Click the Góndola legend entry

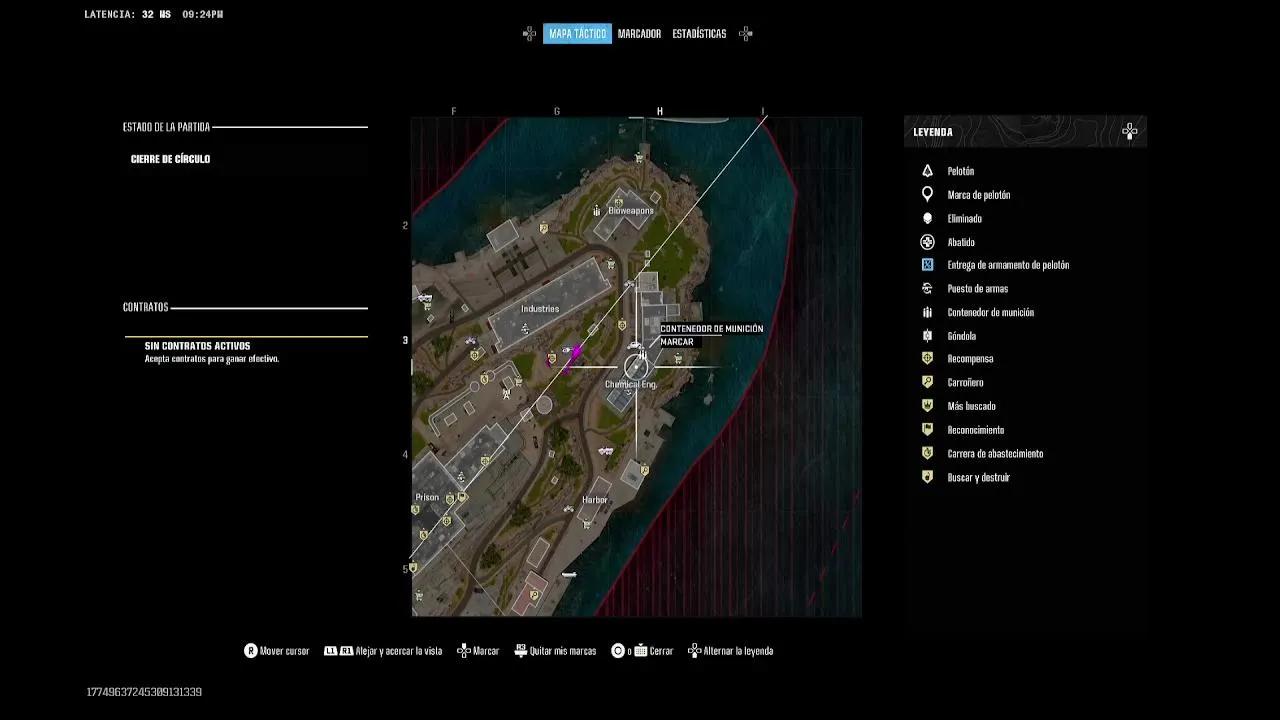pos(961,336)
